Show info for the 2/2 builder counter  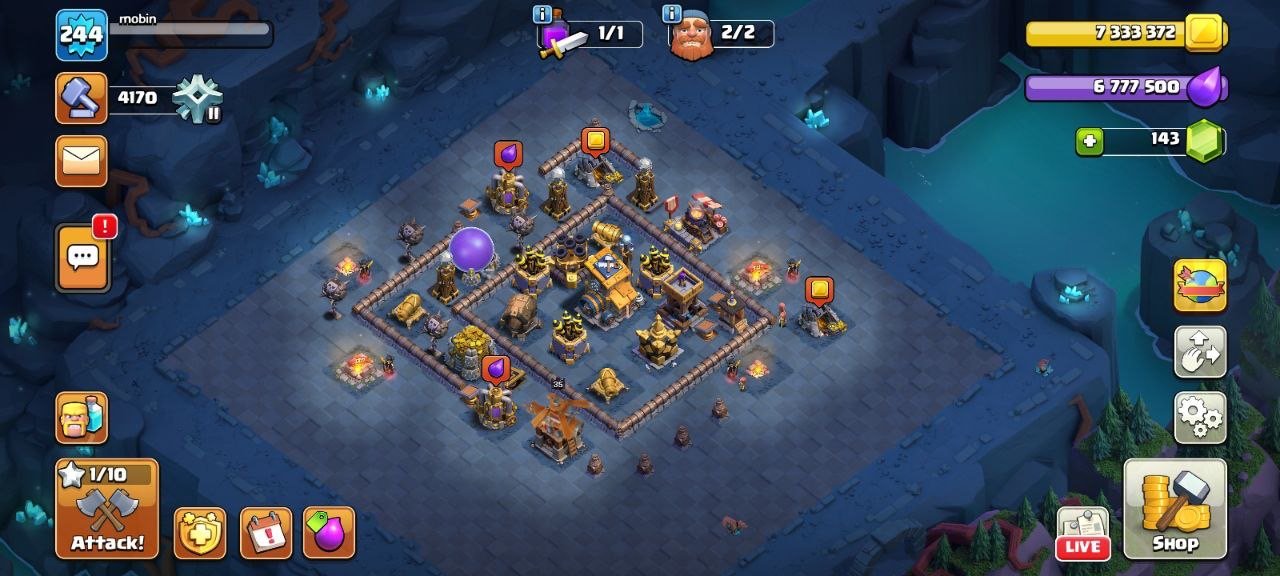tap(672, 14)
